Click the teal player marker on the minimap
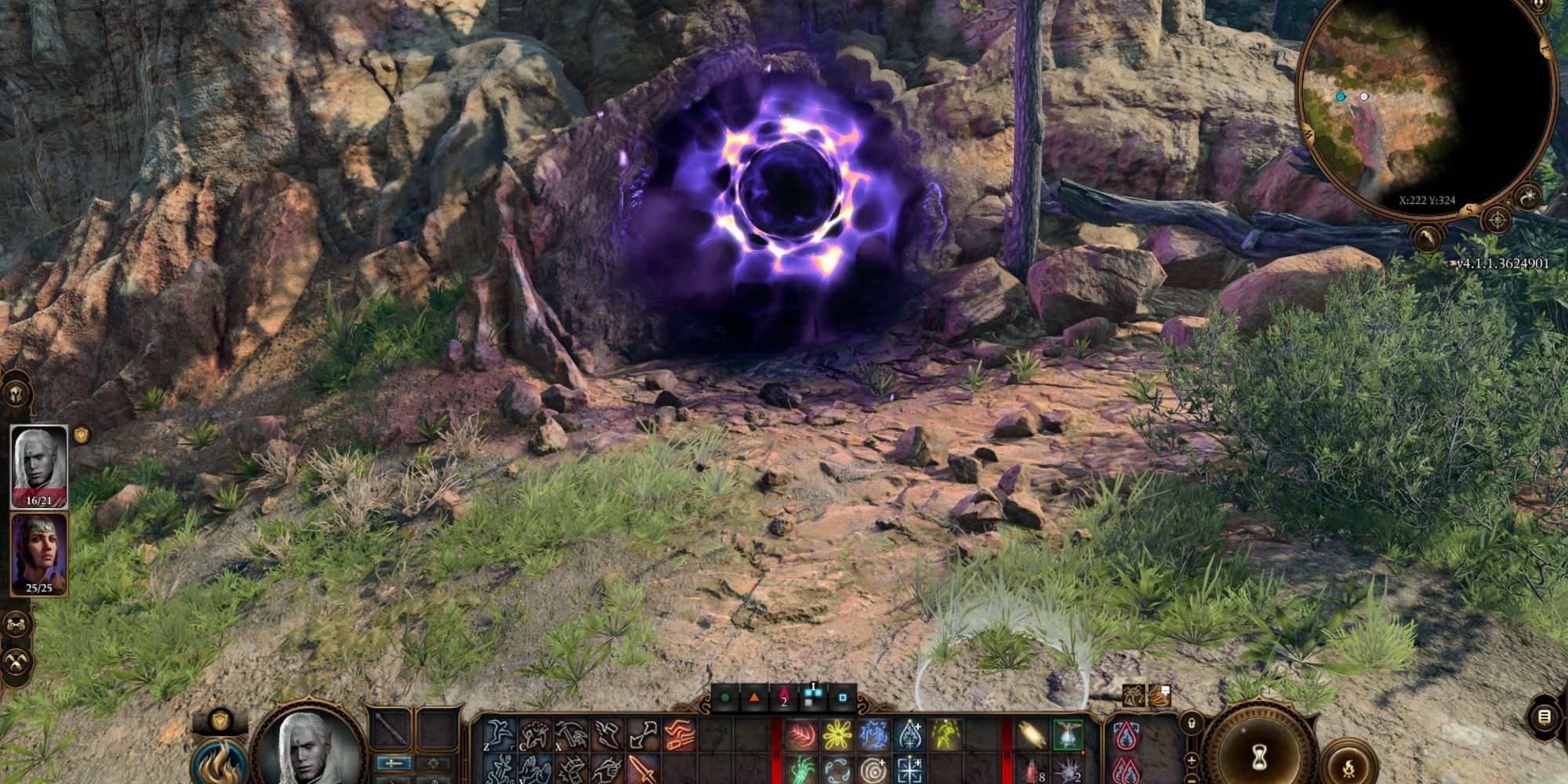 [1341, 97]
